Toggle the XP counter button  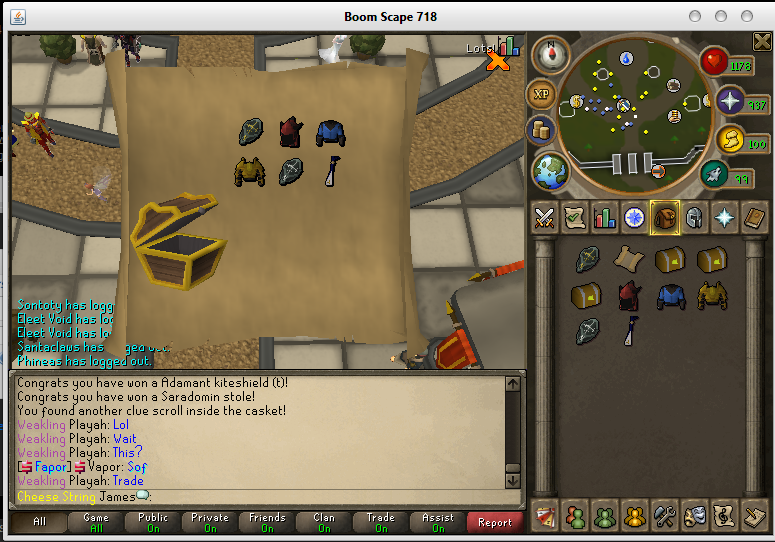click(543, 95)
